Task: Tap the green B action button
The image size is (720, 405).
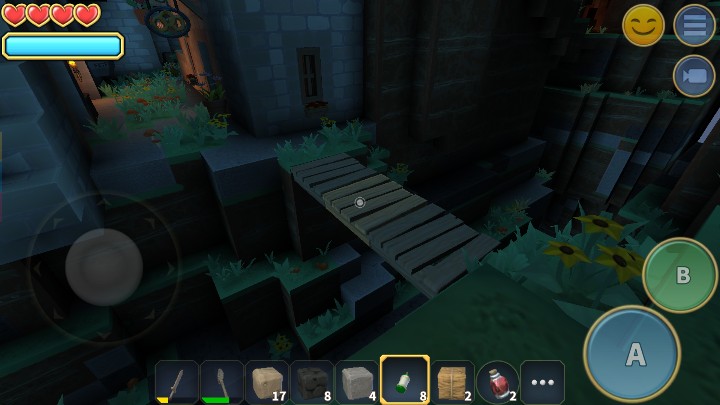Action: point(680,275)
